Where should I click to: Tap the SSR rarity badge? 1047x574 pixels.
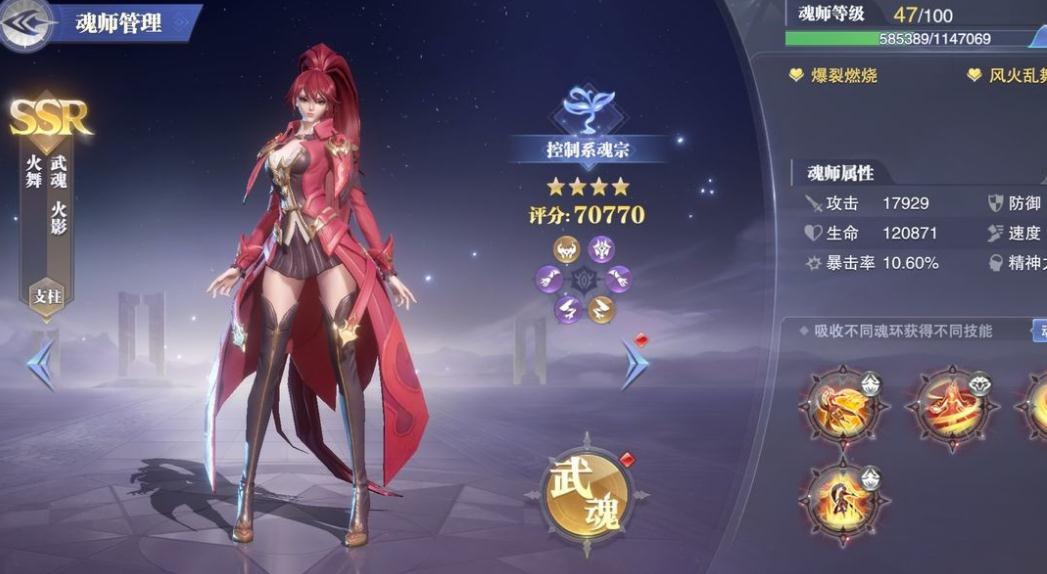point(51,118)
